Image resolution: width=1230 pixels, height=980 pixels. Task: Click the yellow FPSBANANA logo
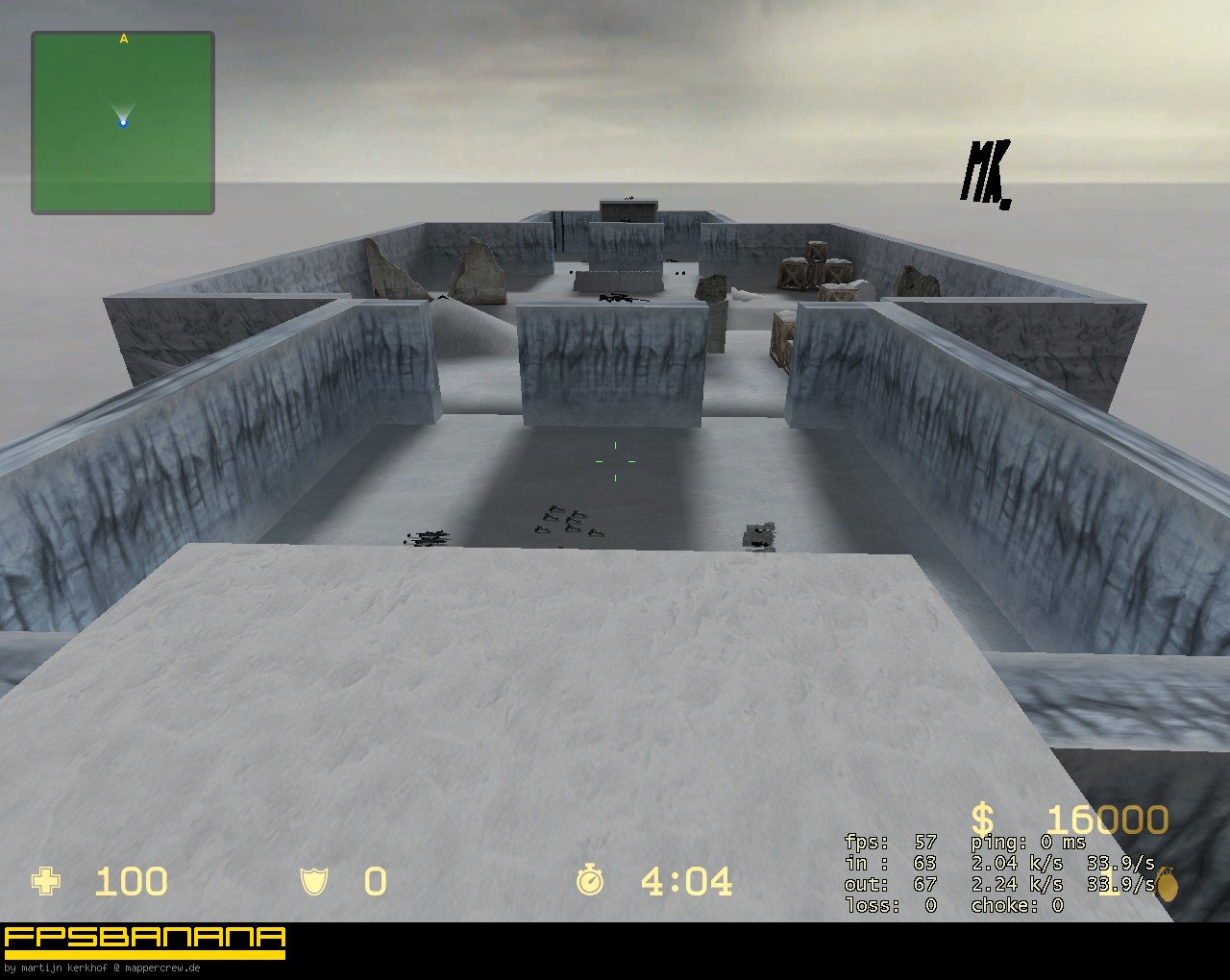click(x=144, y=939)
